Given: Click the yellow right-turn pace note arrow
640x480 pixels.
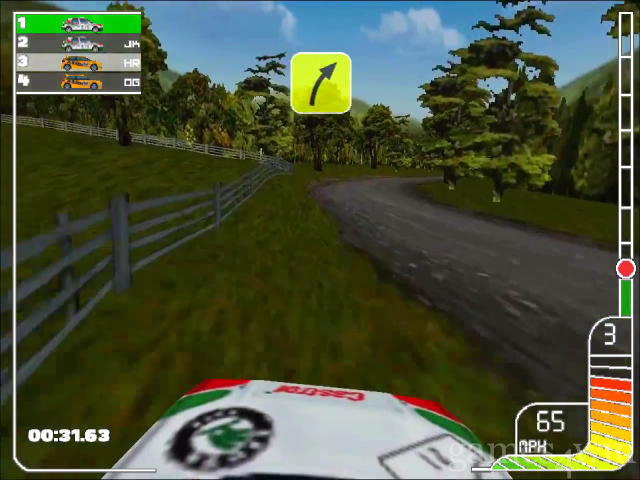Looking at the screenshot, I should (x=321, y=83).
